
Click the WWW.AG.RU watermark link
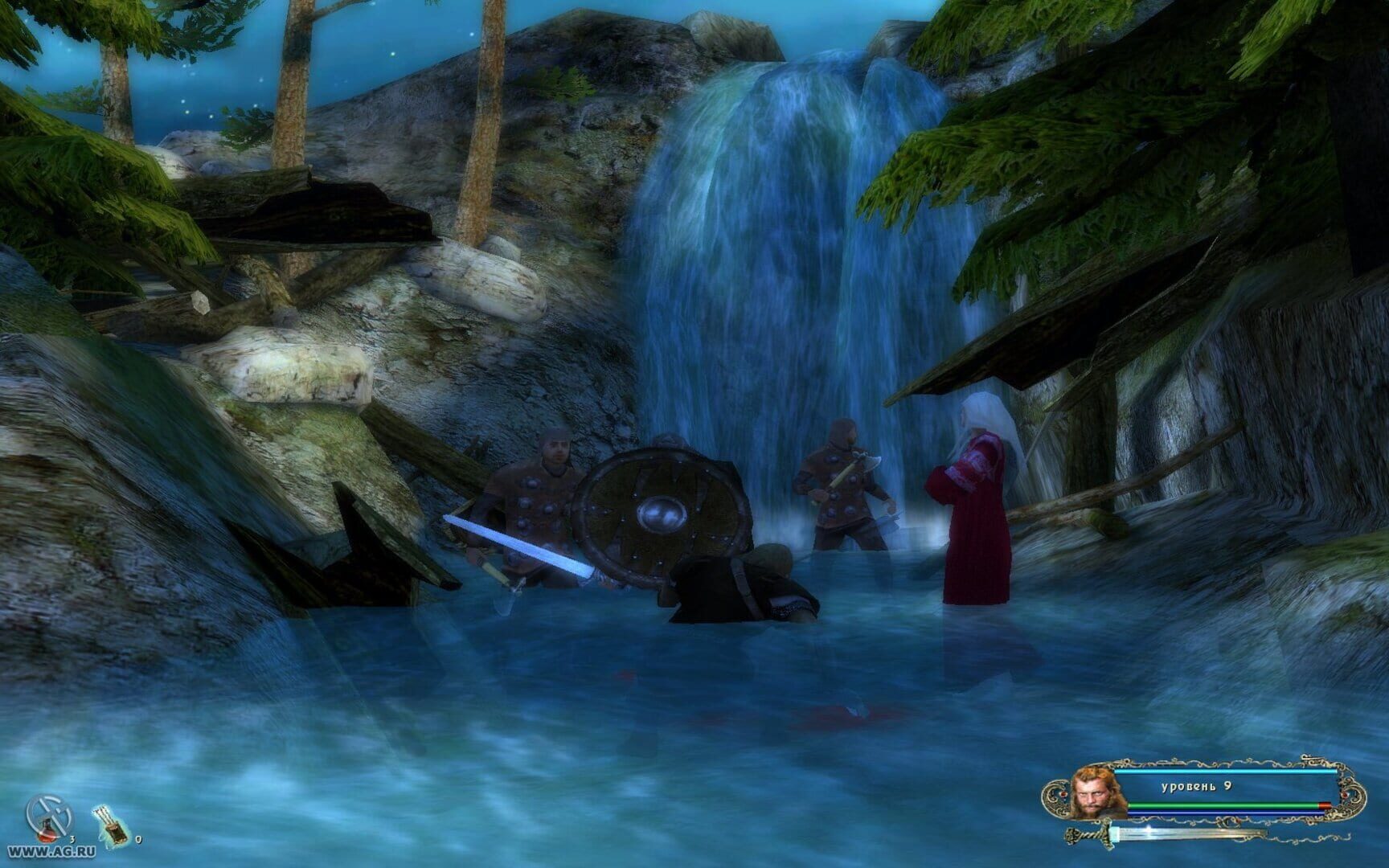click(x=51, y=852)
